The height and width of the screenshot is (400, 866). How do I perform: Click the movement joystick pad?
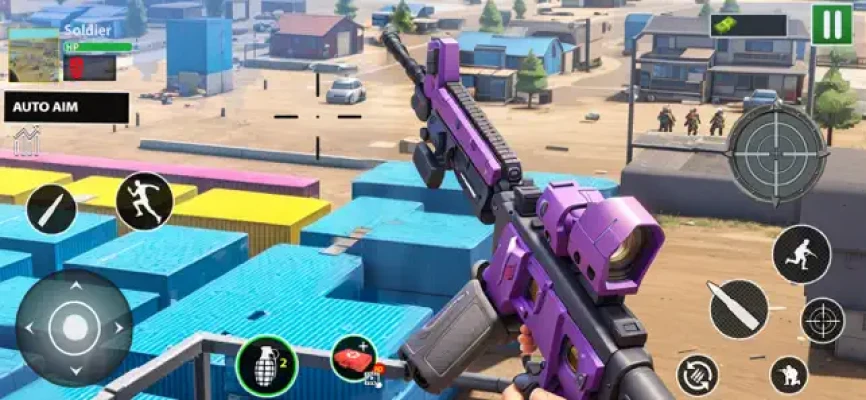tap(75, 326)
